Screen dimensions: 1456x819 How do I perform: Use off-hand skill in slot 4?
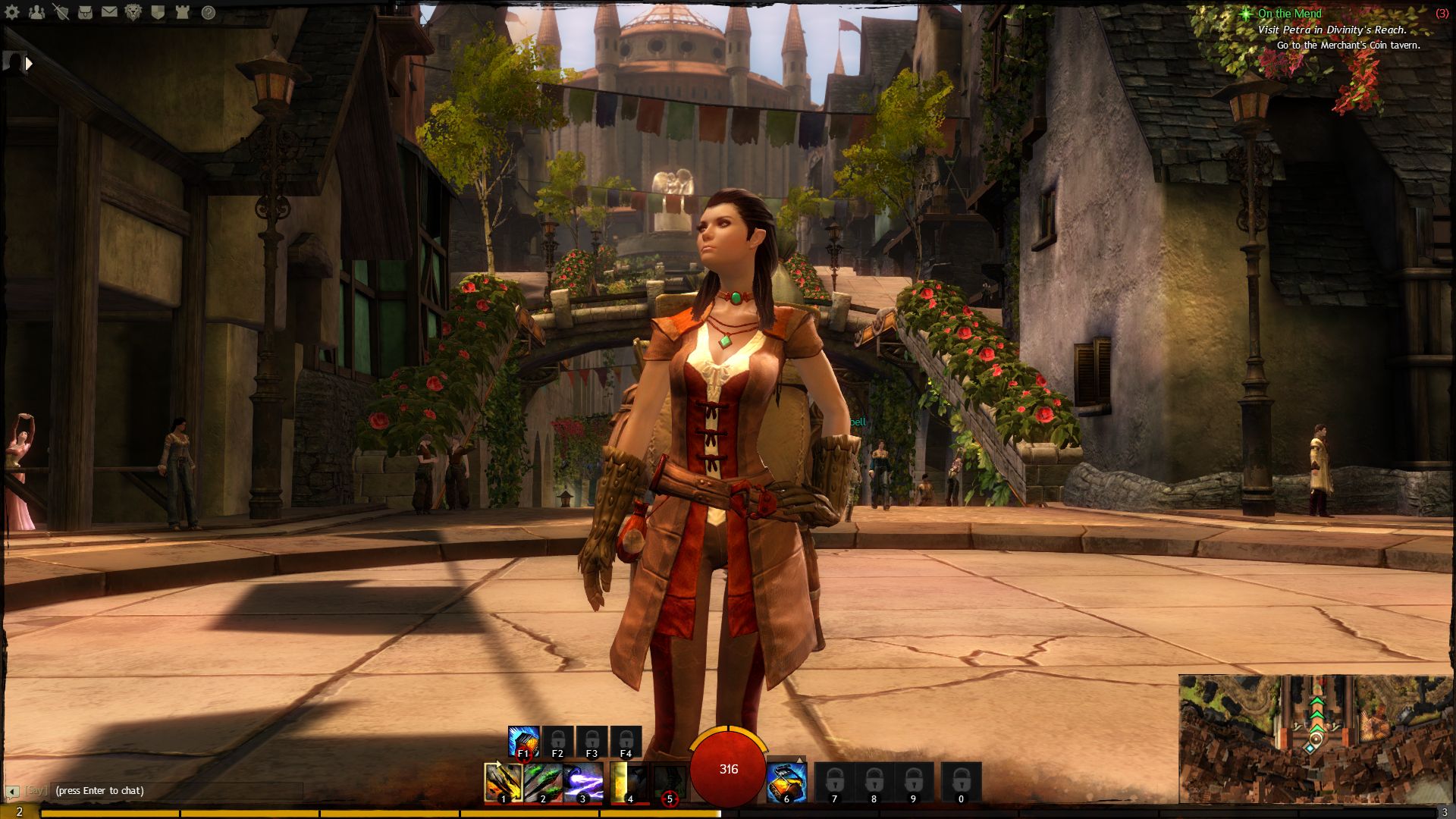[629, 782]
